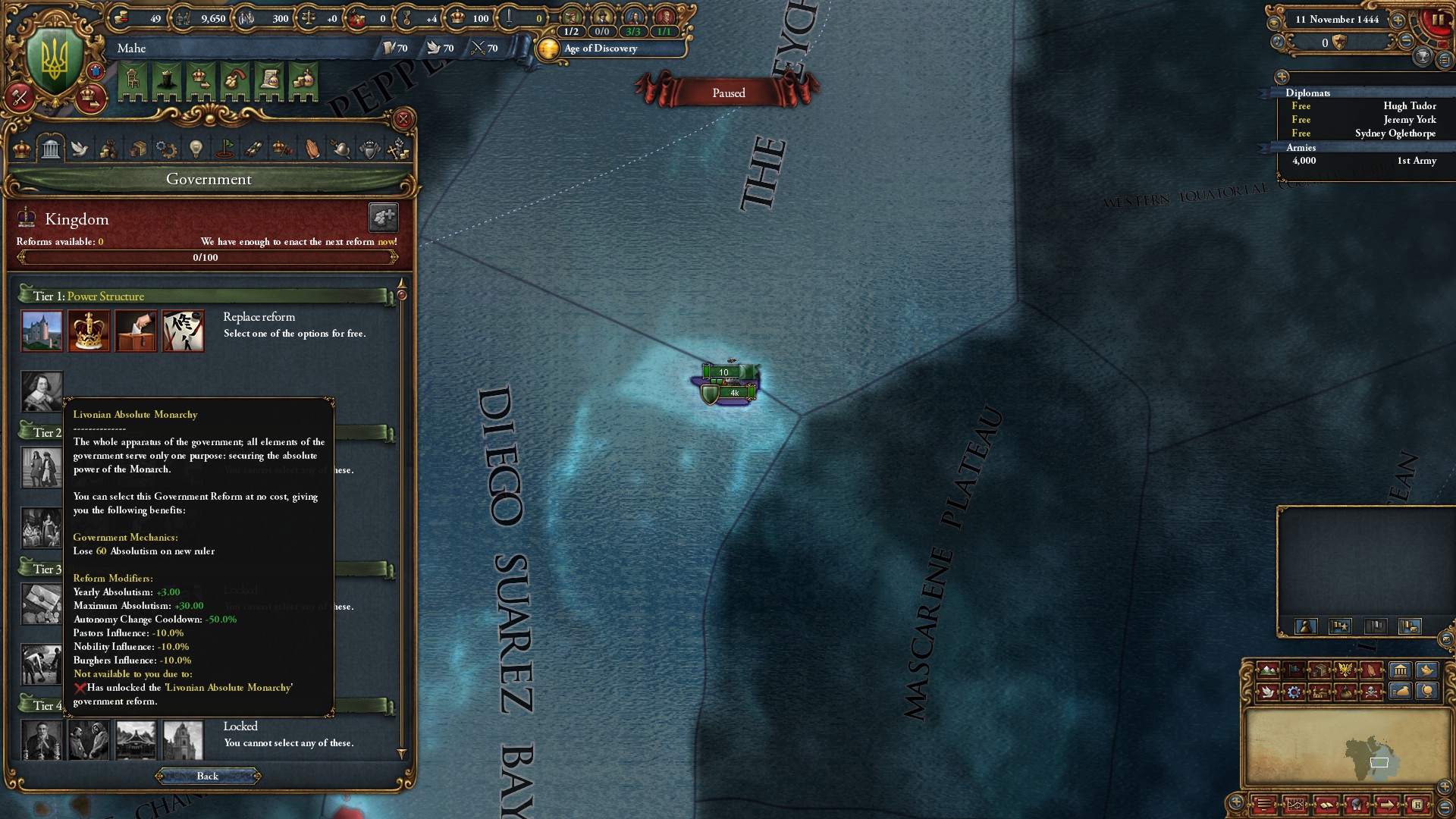The image size is (1456, 819).
Task: Click the 'now!' link to enact reform
Action: point(386,241)
